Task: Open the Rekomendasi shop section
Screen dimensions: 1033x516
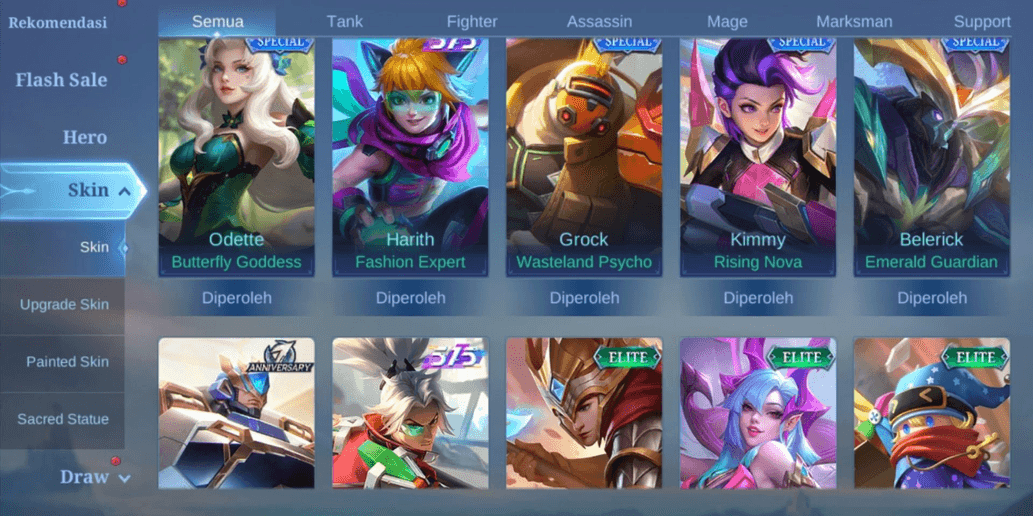Action: [x=58, y=22]
